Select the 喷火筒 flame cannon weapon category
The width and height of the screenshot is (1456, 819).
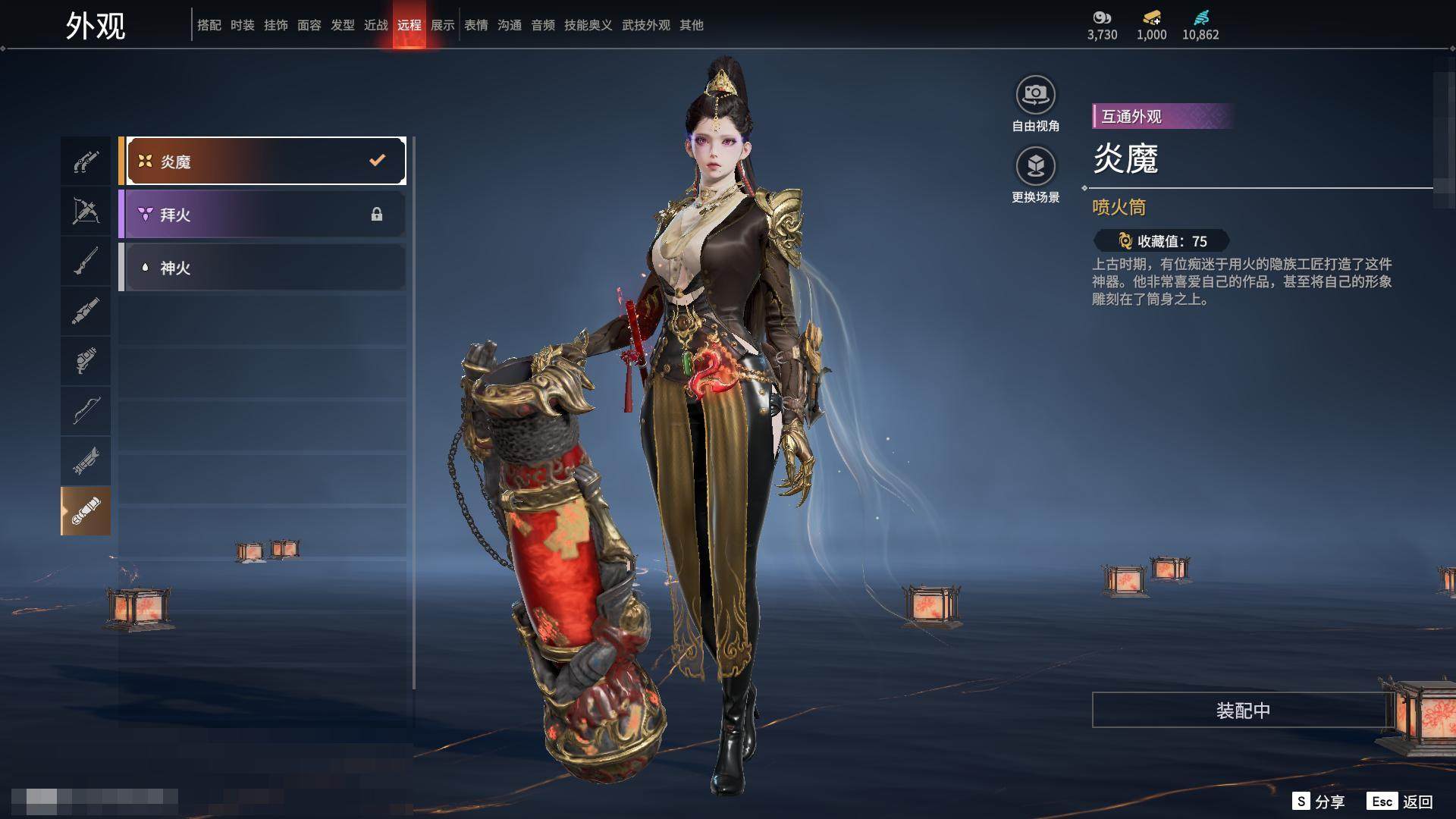click(86, 510)
